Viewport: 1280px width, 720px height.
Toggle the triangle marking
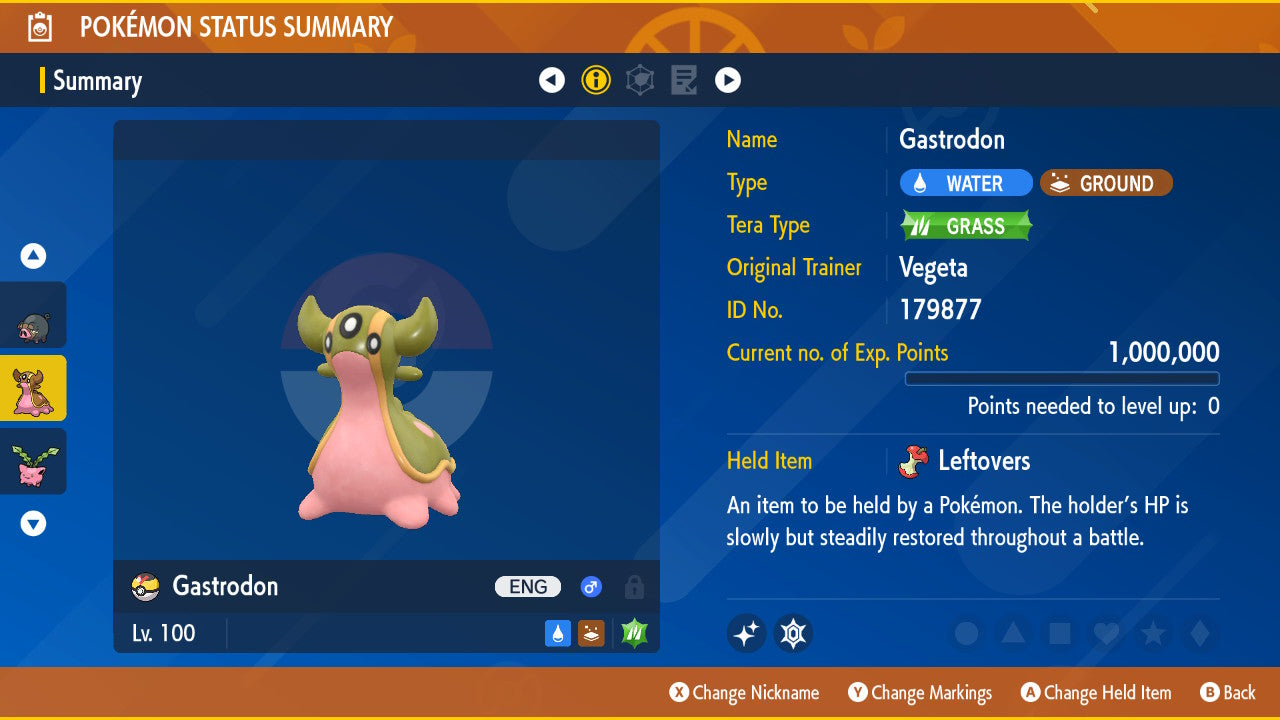(x=1013, y=633)
